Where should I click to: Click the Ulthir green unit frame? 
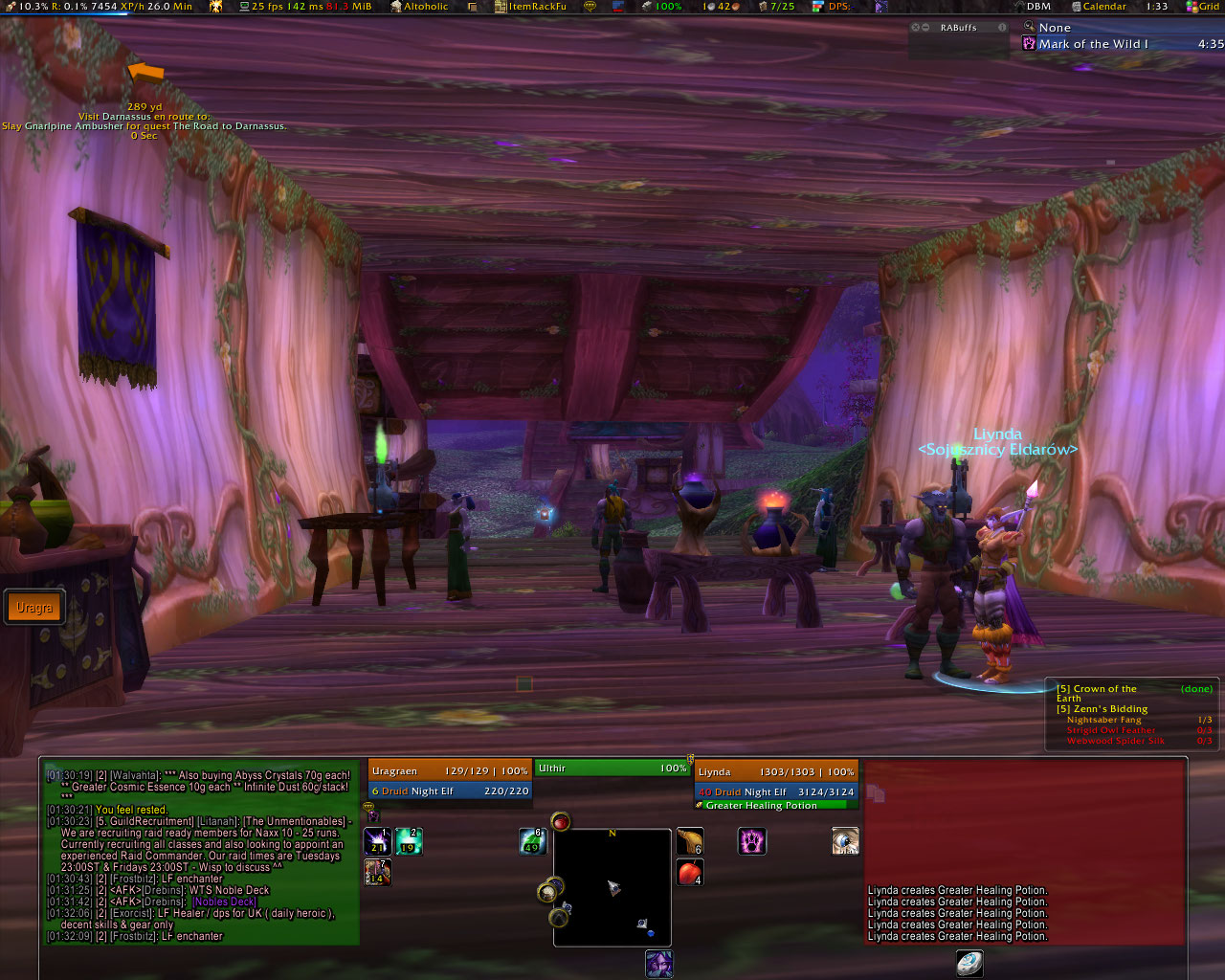(612, 768)
